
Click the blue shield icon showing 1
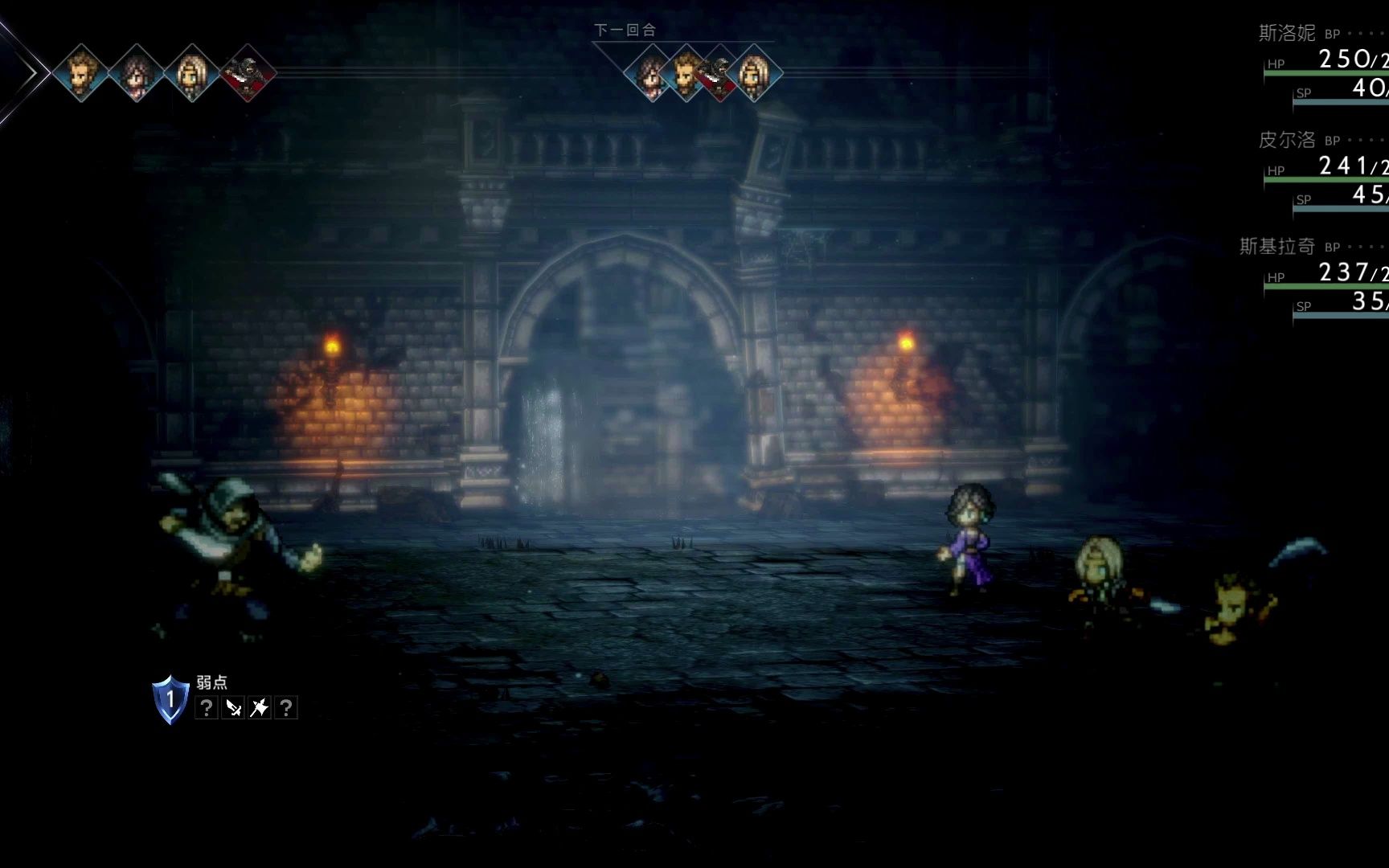point(170,698)
